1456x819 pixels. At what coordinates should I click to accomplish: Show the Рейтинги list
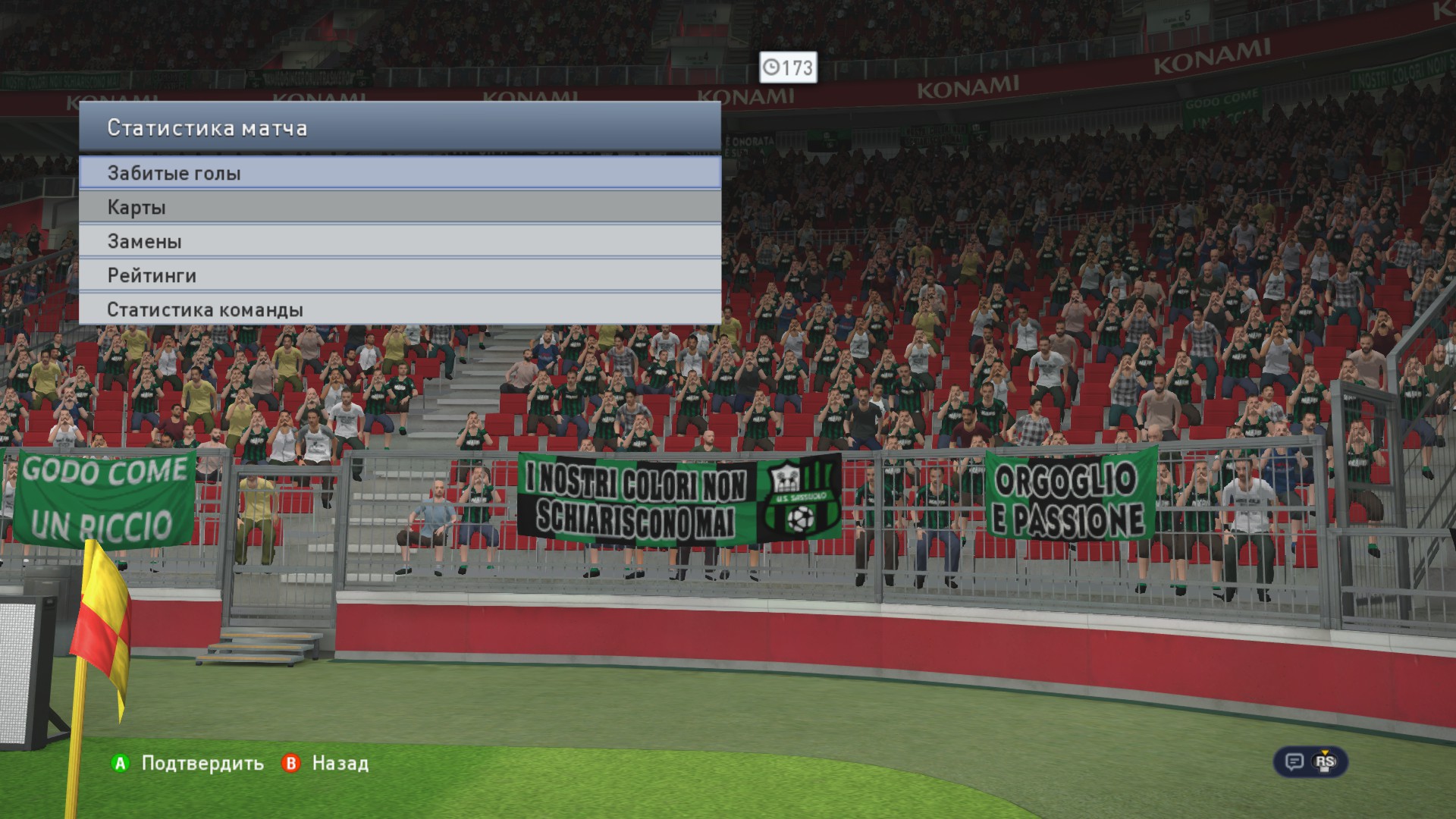pos(400,275)
